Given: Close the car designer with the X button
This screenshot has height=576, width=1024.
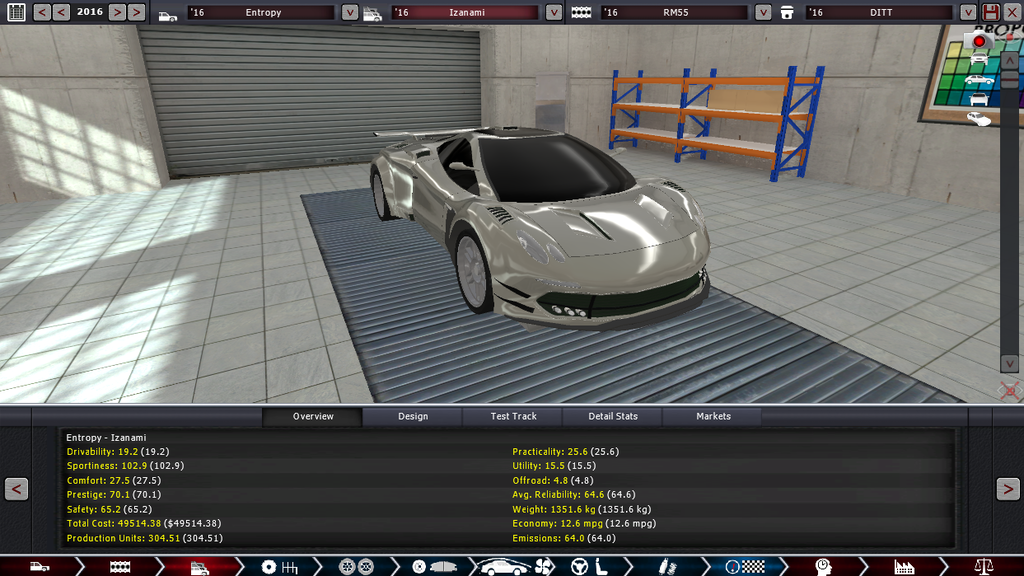Looking at the screenshot, I should point(1012,12).
